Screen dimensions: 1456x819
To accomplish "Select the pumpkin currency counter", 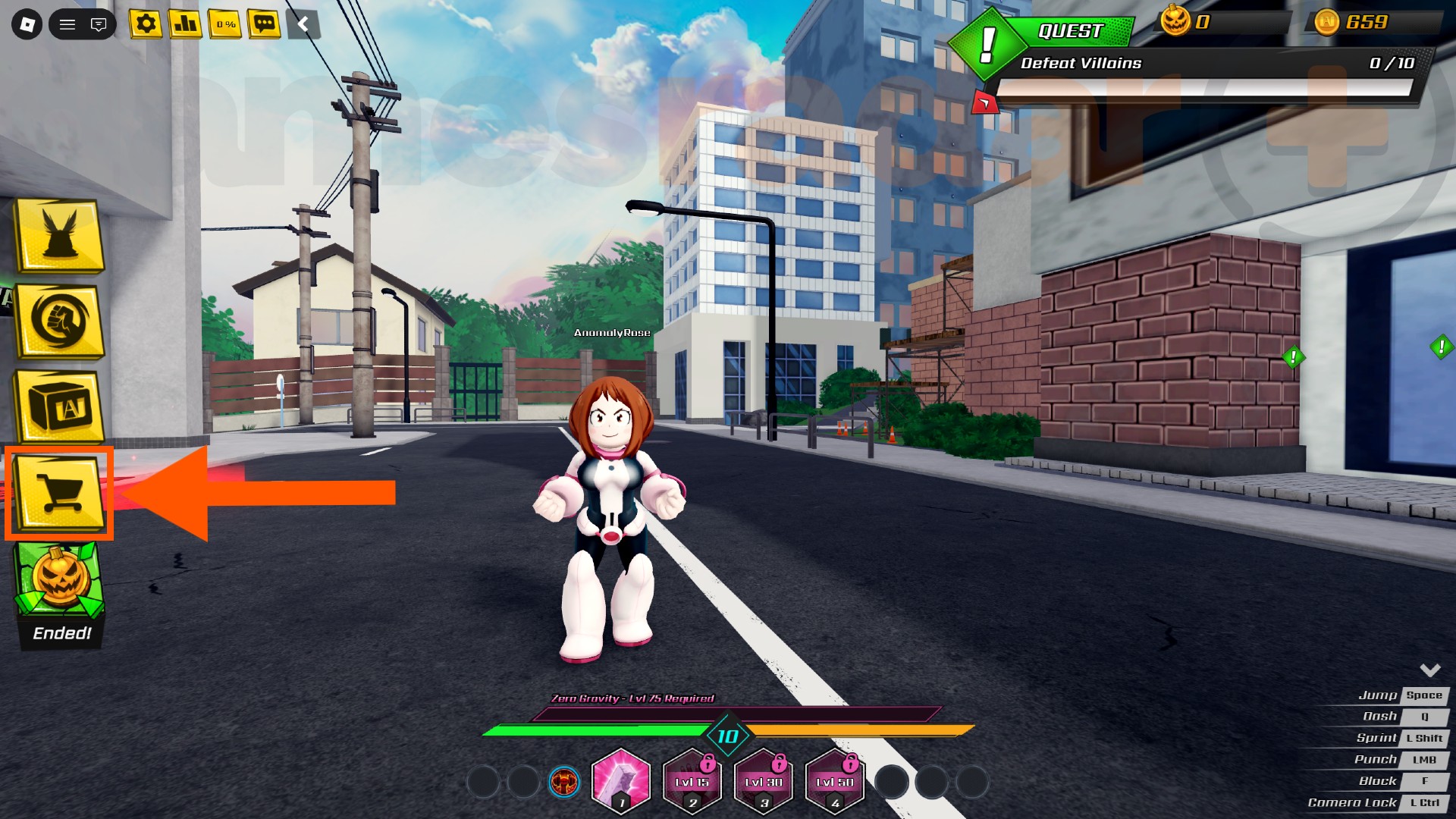I will pos(1183,23).
